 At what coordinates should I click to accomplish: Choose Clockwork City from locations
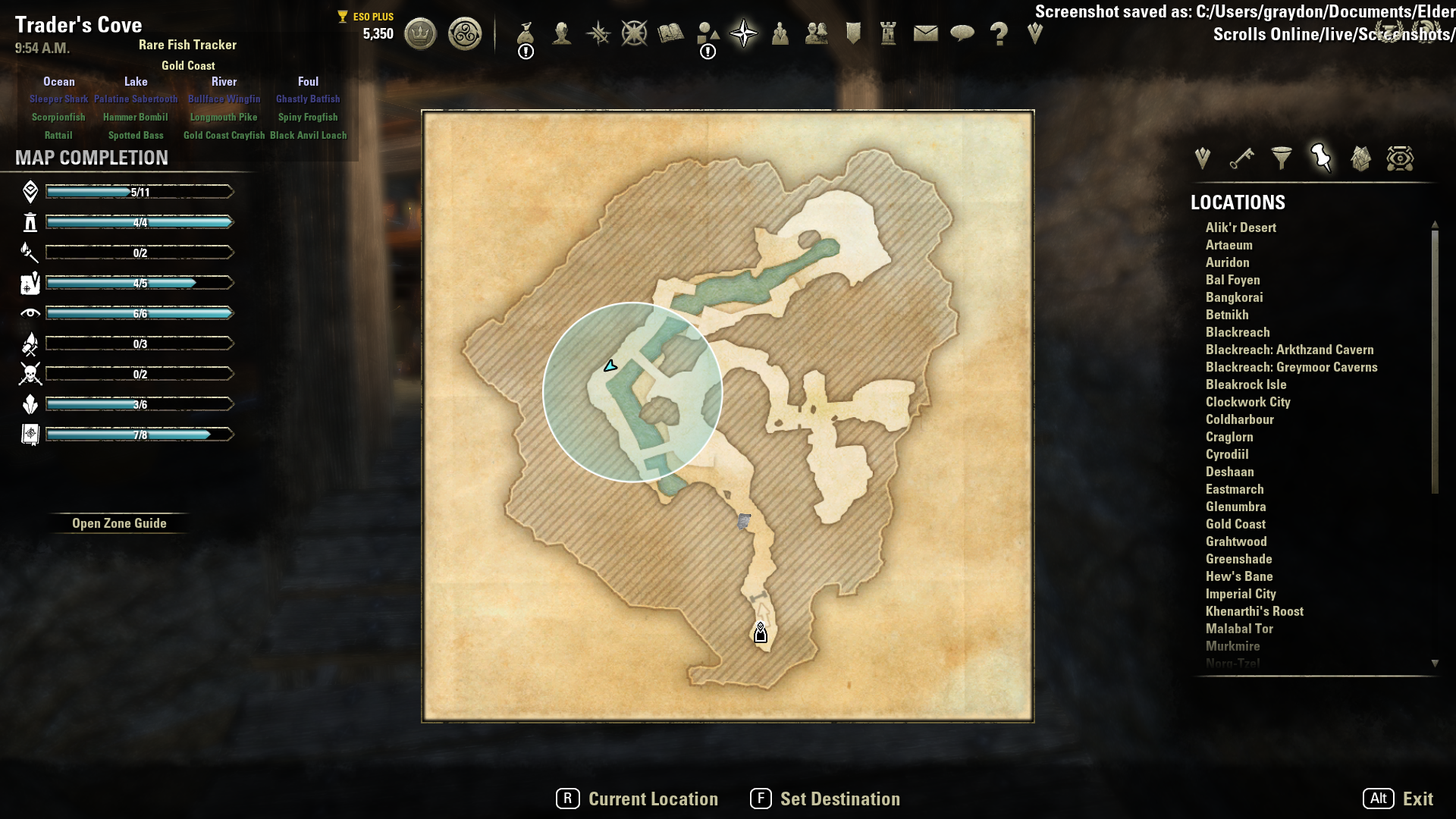pyautogui.click(x=1247, y=402)
